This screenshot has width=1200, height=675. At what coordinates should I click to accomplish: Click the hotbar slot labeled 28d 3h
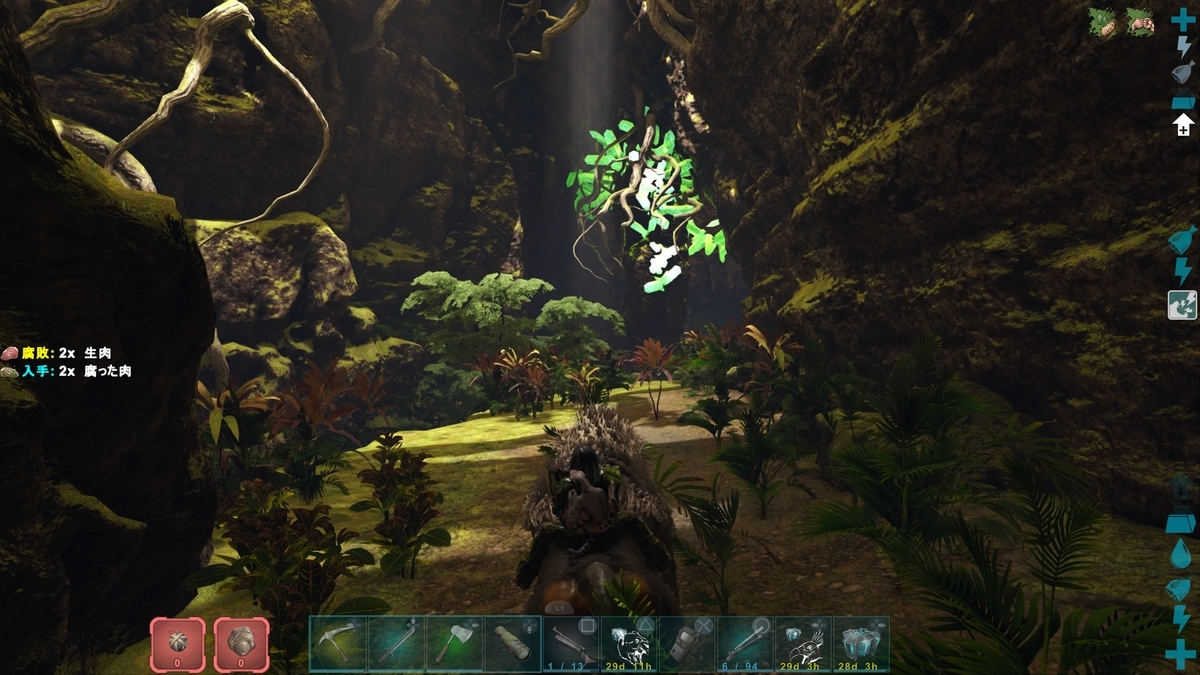(861, 643)
